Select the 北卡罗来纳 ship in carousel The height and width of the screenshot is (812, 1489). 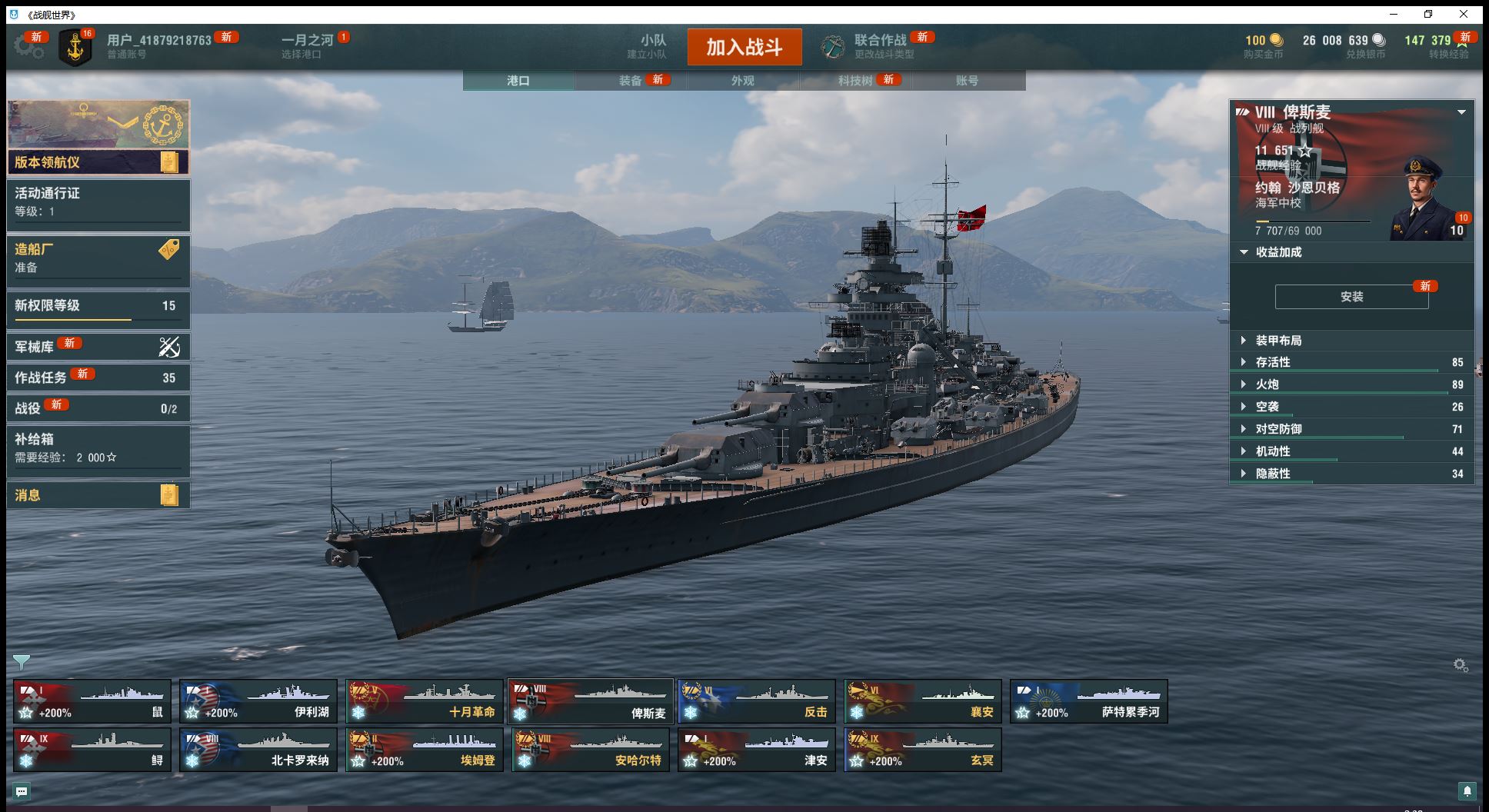pyautogui.click(x=258, y=750)
